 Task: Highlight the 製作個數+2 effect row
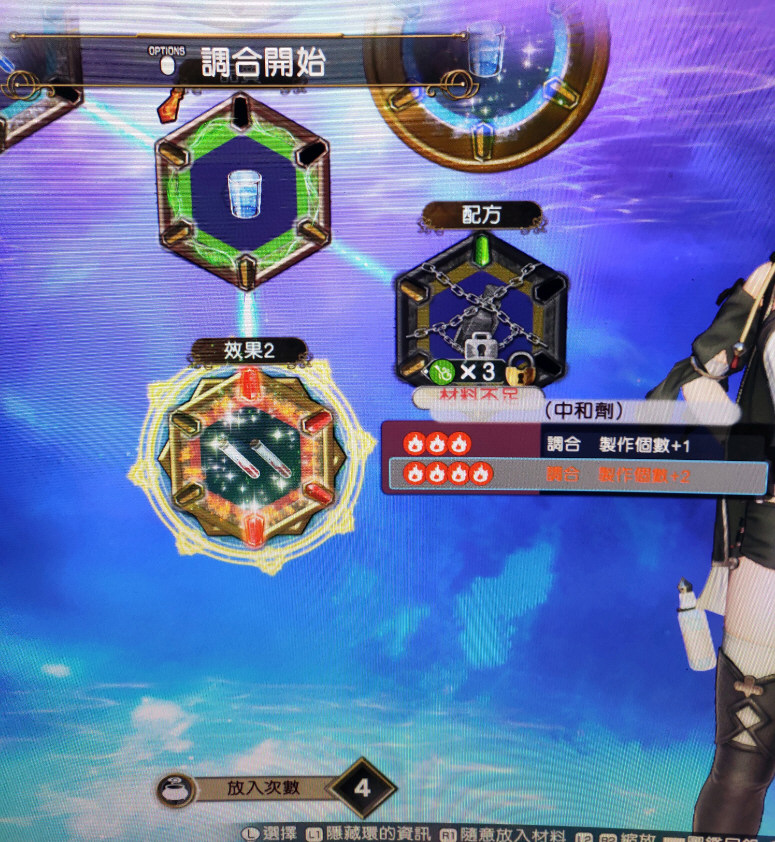575,475
